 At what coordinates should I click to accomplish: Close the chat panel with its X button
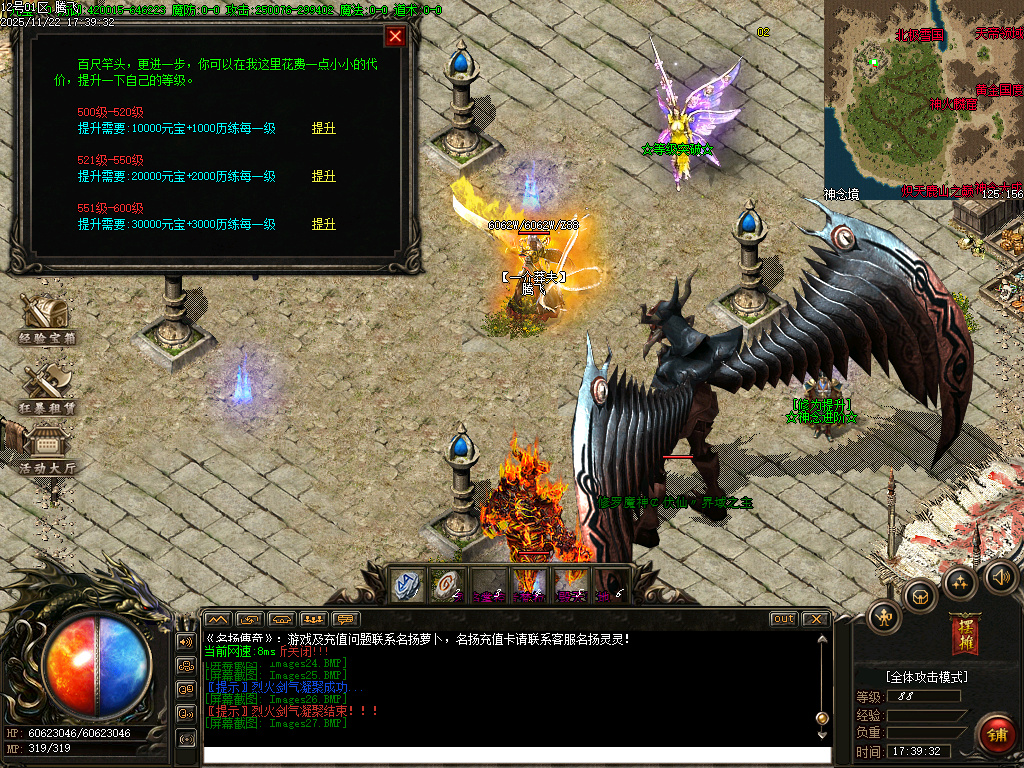[815, 619]
